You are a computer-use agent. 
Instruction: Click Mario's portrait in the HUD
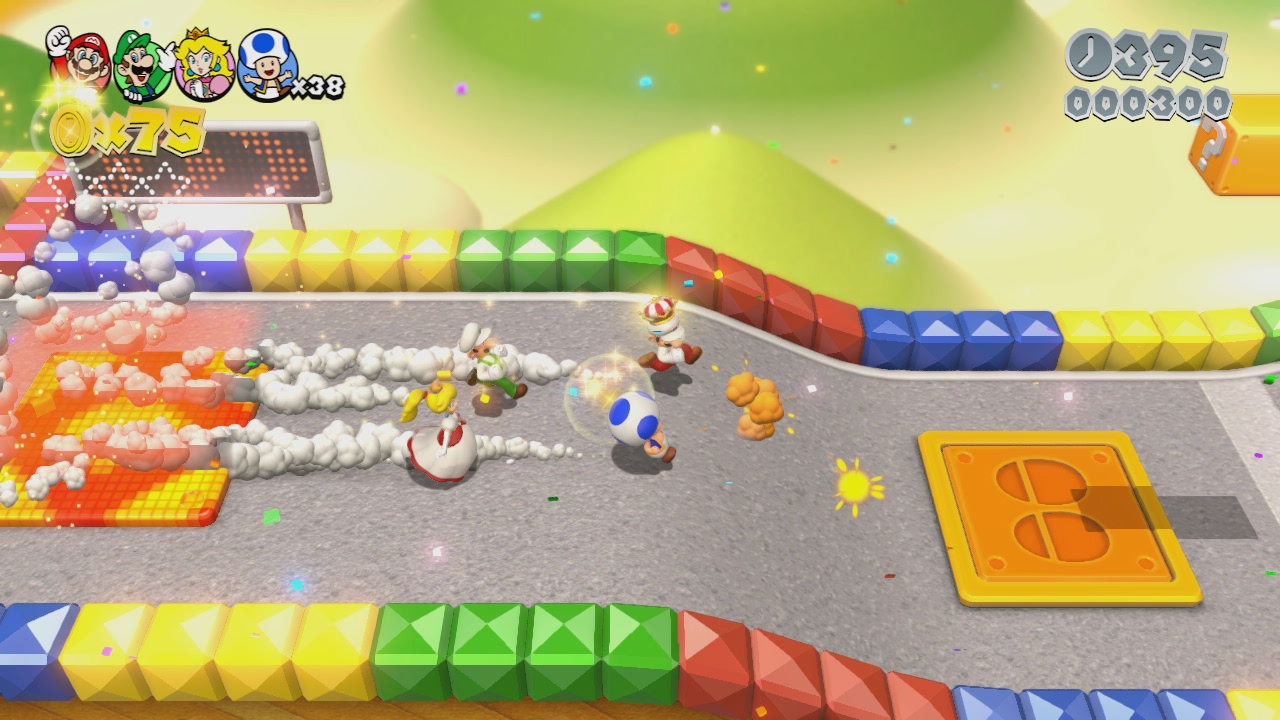(x=82, y=60)
